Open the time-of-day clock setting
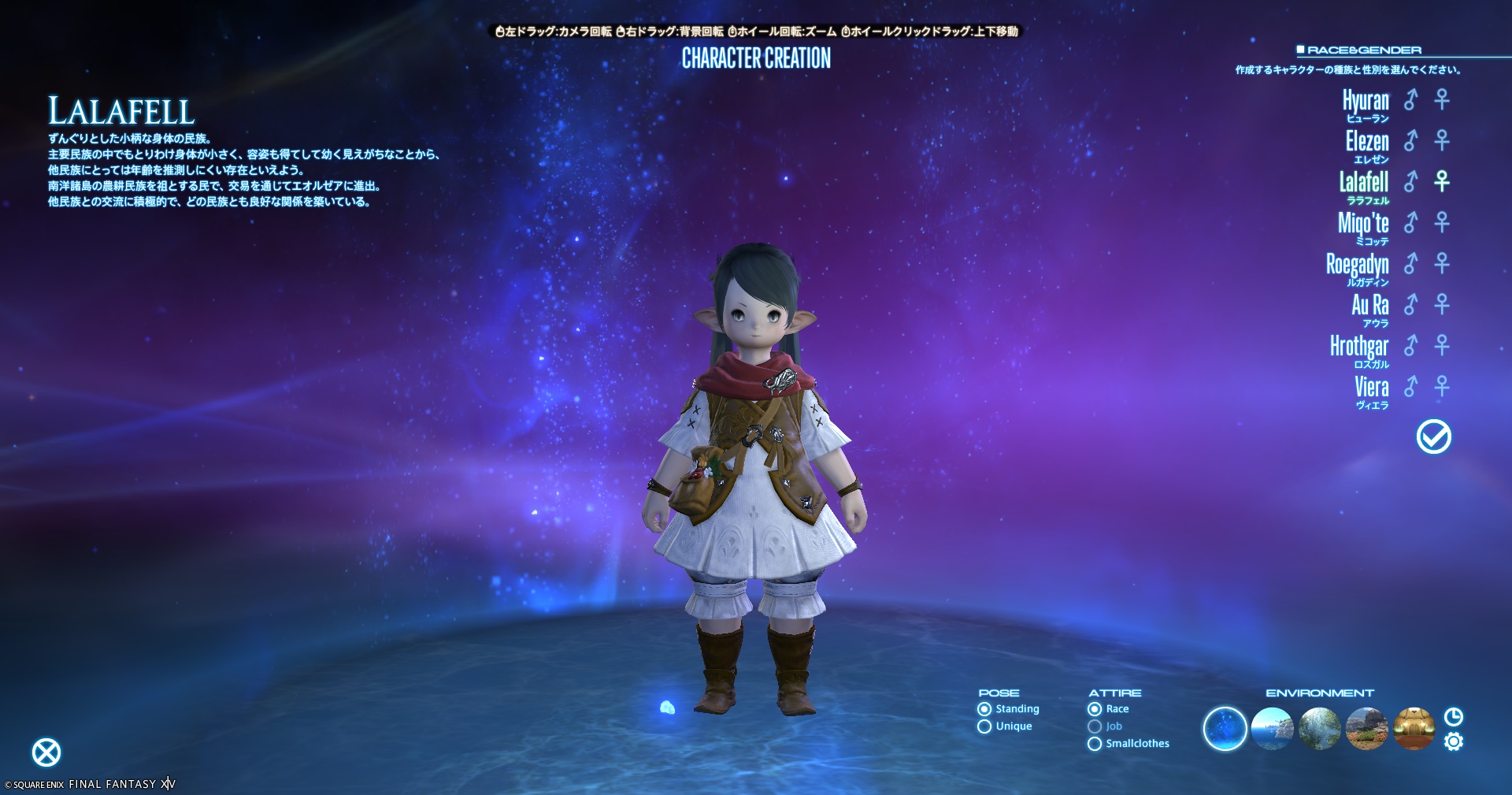Viewport: 1512px width, 795px height. (x=1454, y=717)
